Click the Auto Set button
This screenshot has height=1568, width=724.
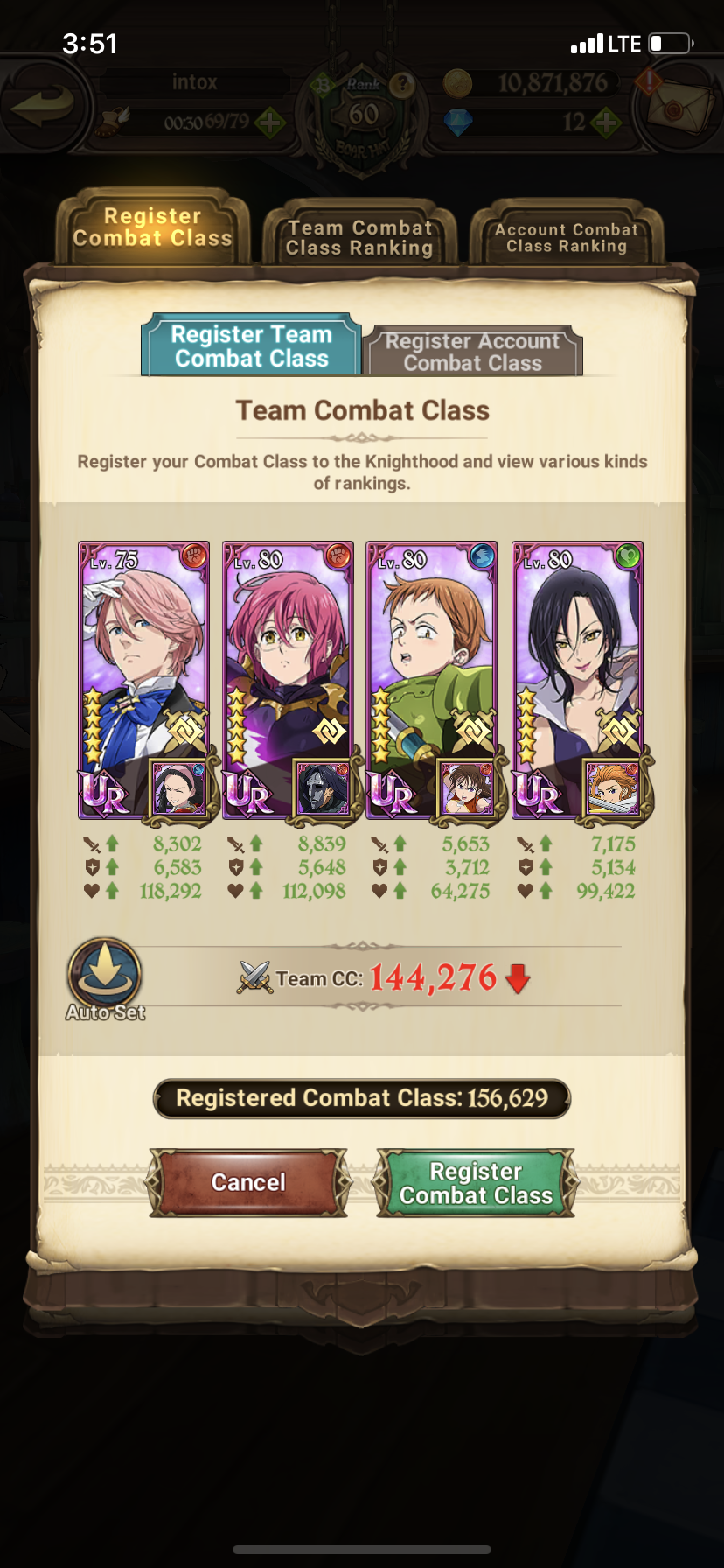point(105,978)
